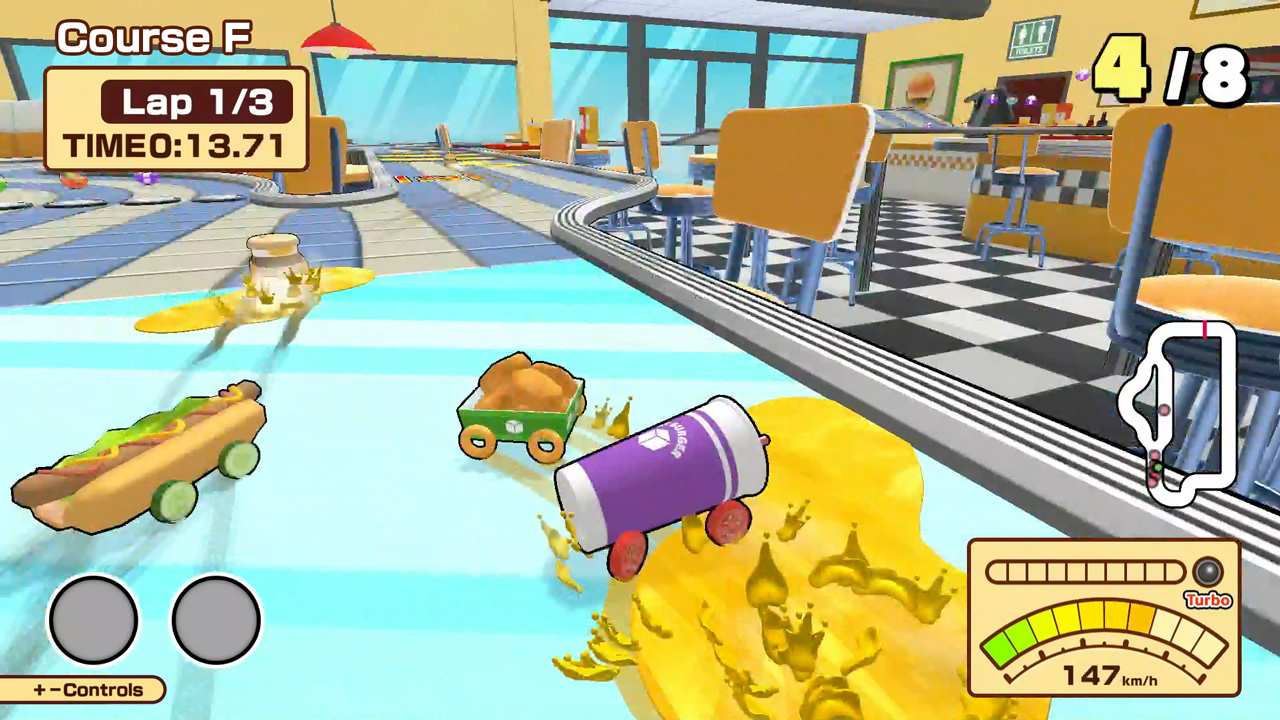Click the left gray control circle
This screenshot has height=720, width=1280.
(x=93, y=620)
